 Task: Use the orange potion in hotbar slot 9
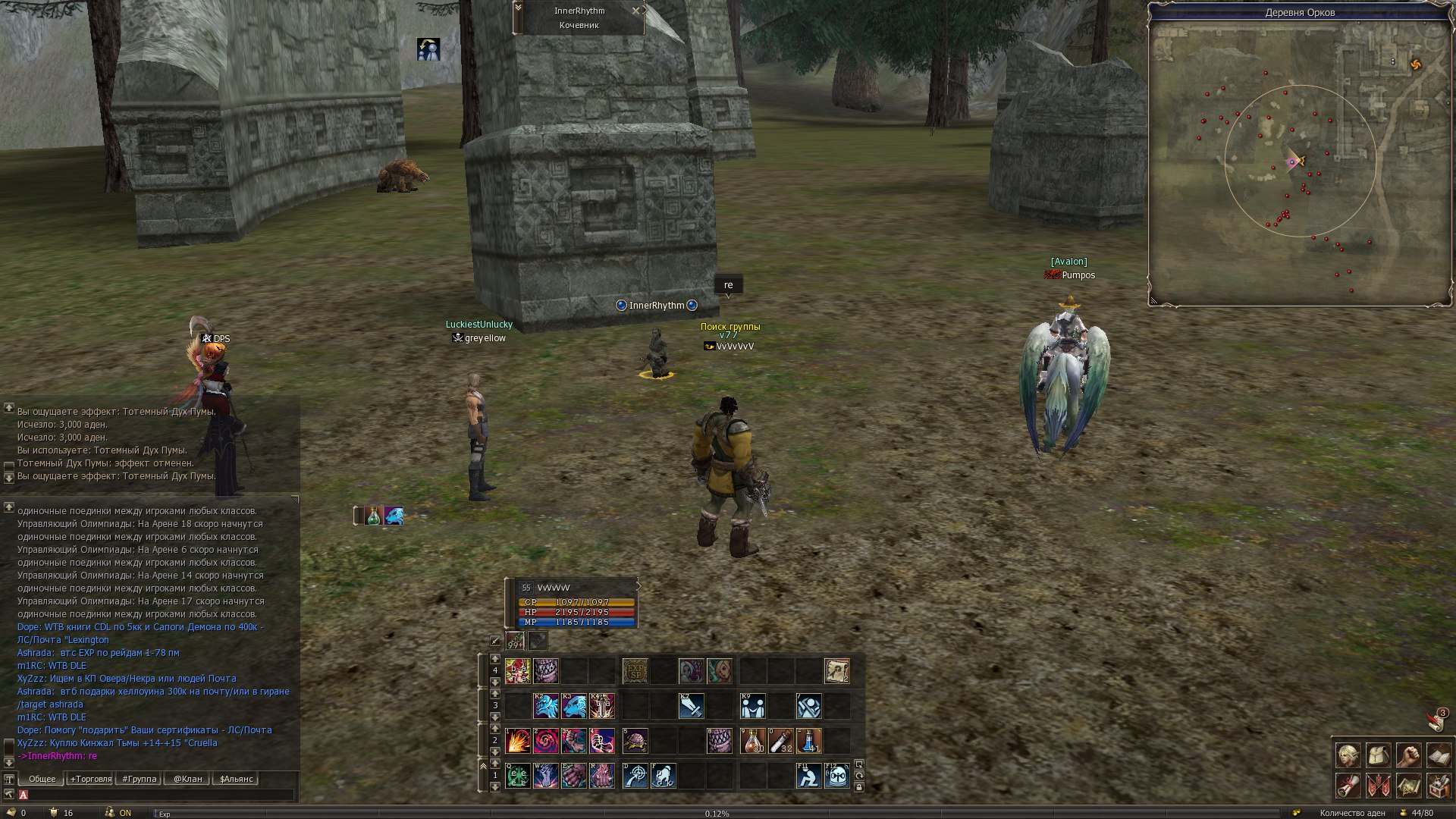click(752, 741)
